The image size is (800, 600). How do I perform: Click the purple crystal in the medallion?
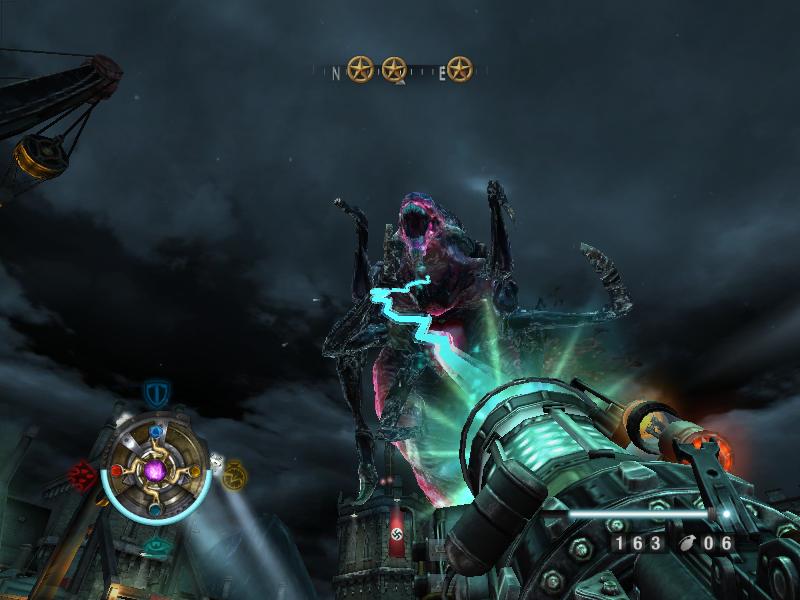tap(155, 470)
